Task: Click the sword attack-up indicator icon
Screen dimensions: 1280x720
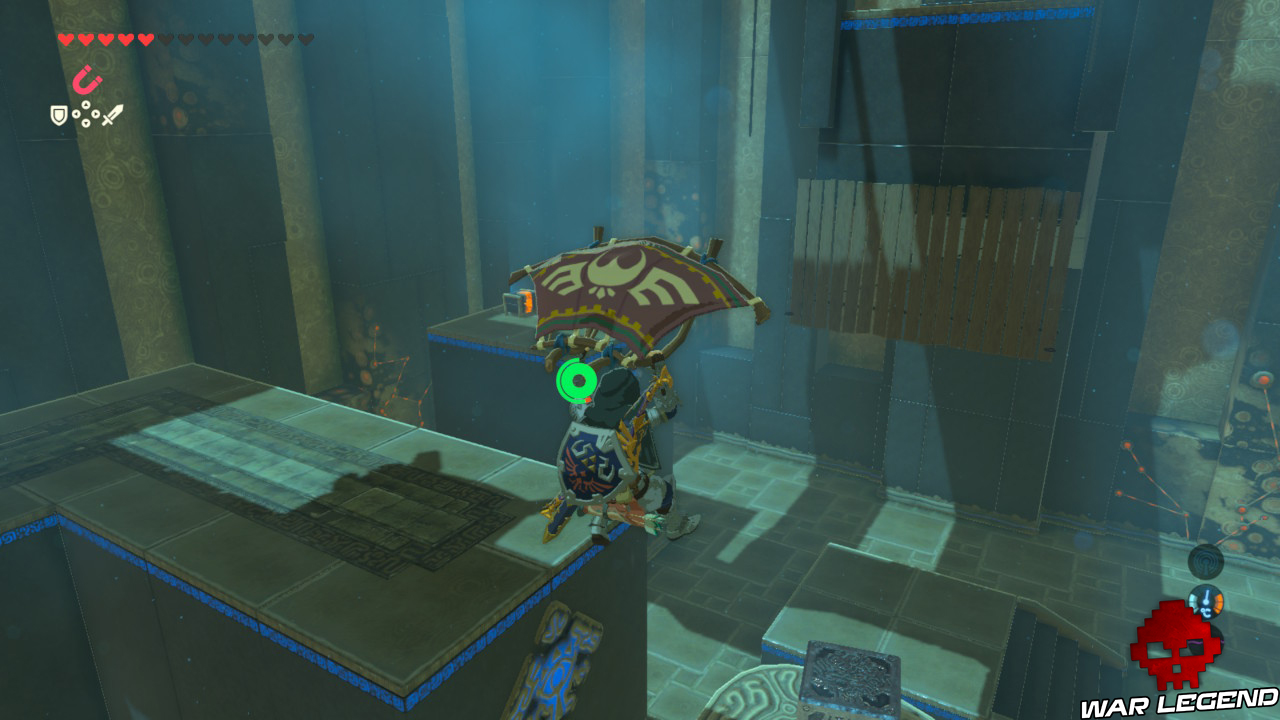Action: tap(112, 115)
